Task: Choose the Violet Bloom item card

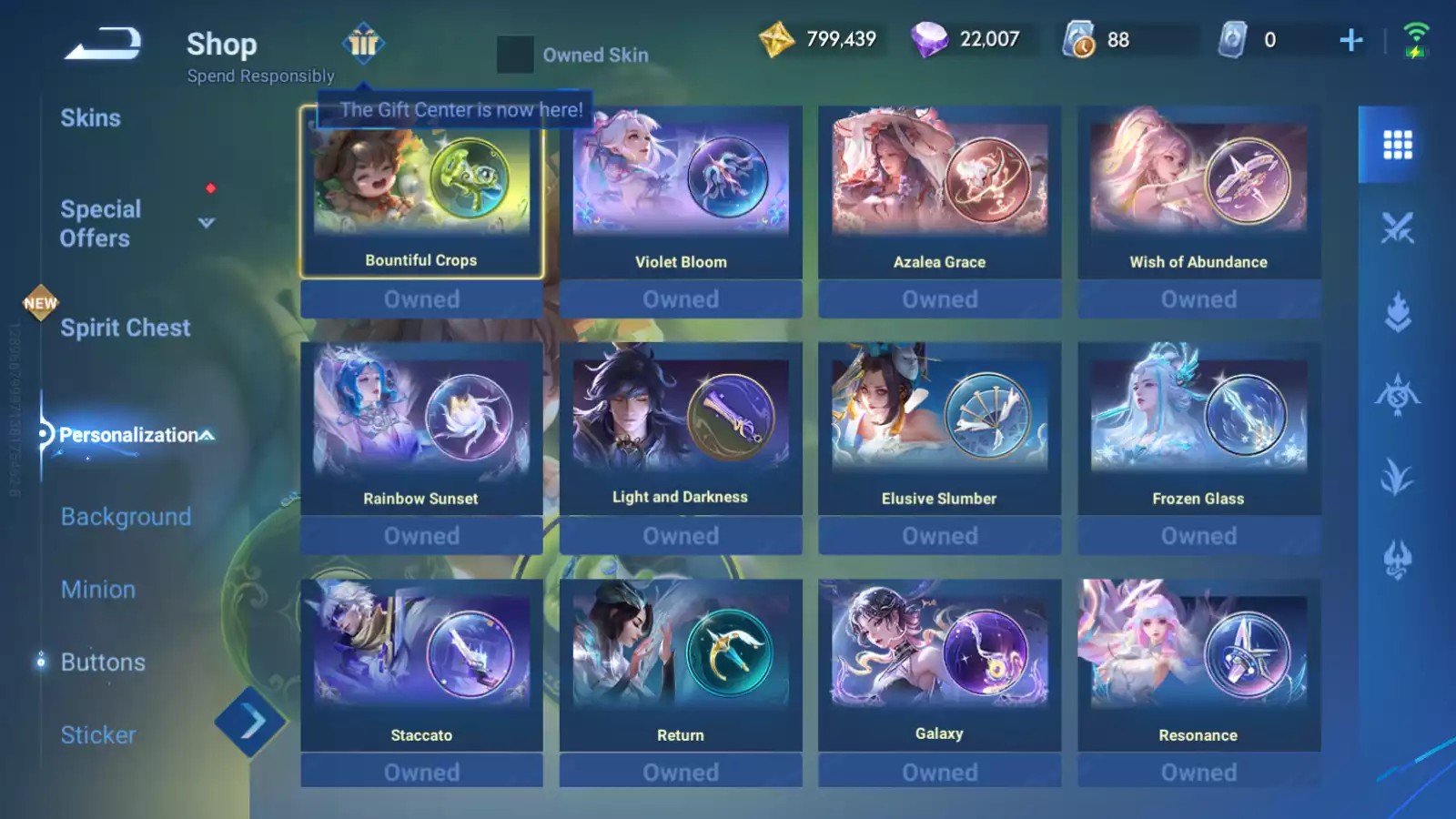Action: (x=681, y=193)
